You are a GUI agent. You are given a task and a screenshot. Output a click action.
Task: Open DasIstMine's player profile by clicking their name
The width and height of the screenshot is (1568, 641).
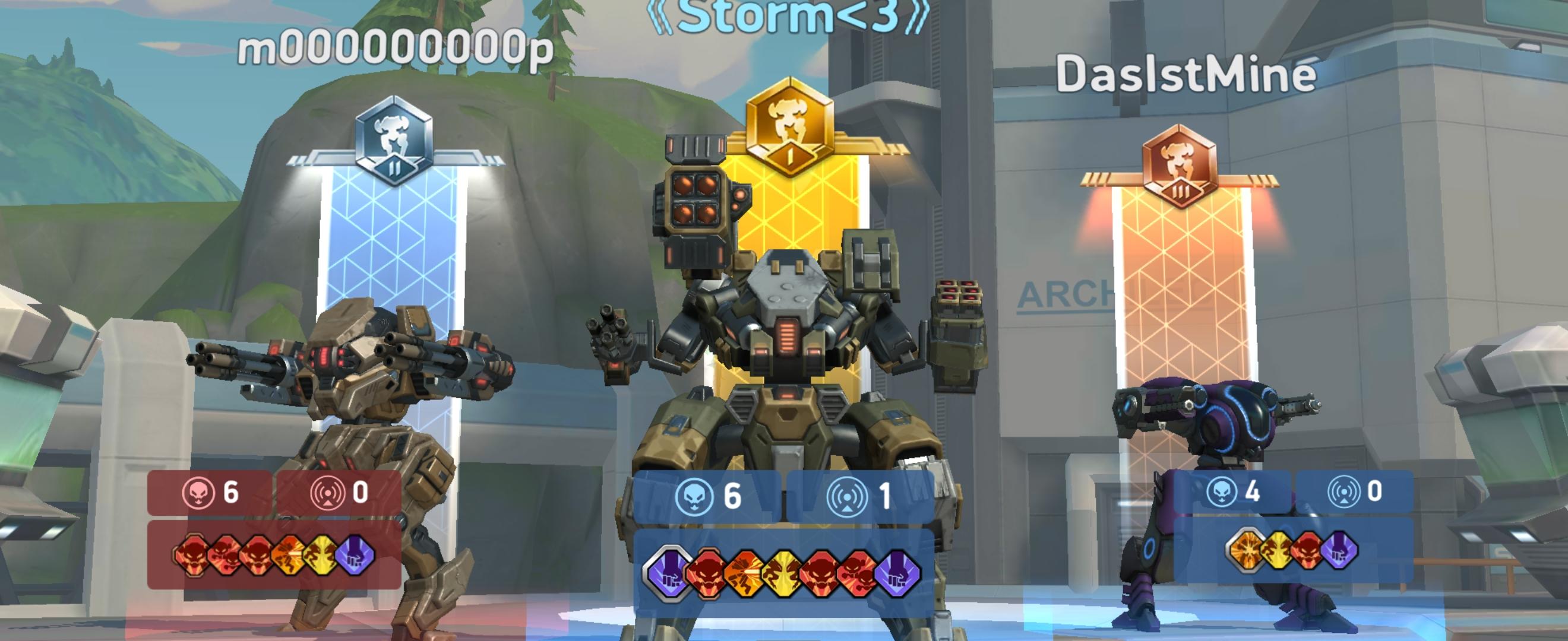(1180, 72)
